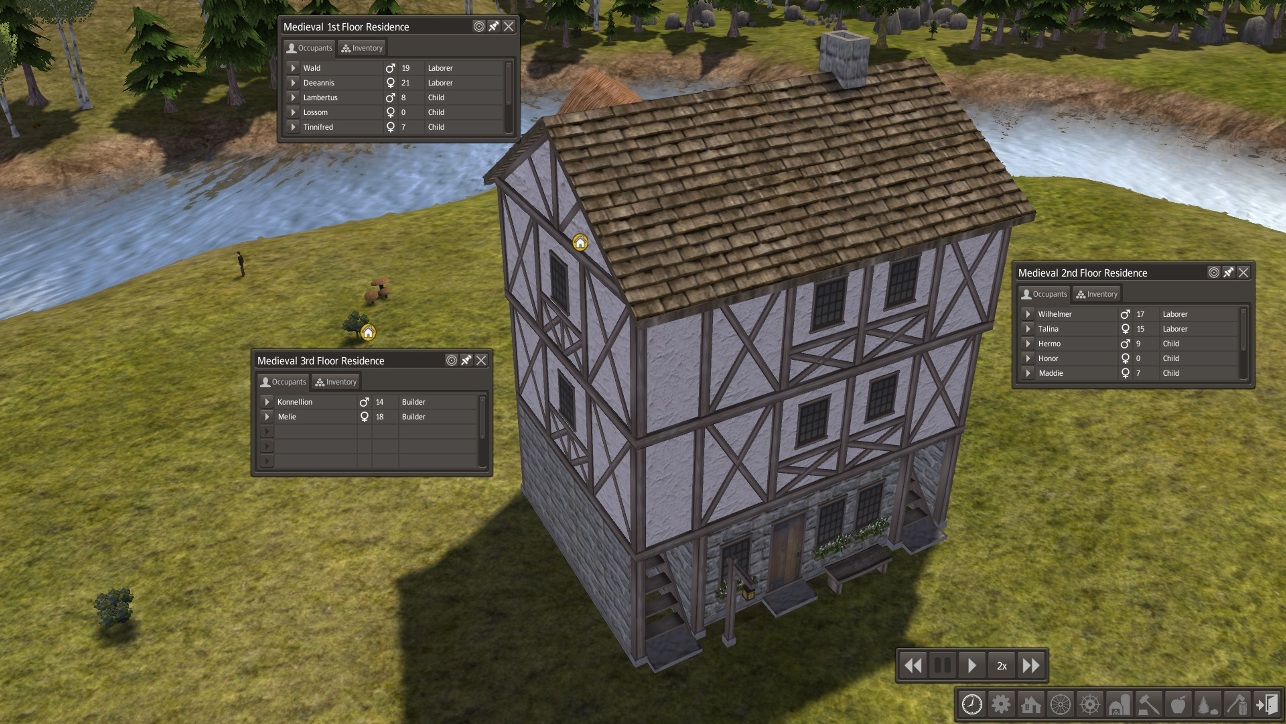Select Konnellion's arrow button in occupant list
Viewport: 1286px width, 724px height.
click(267, 402)
